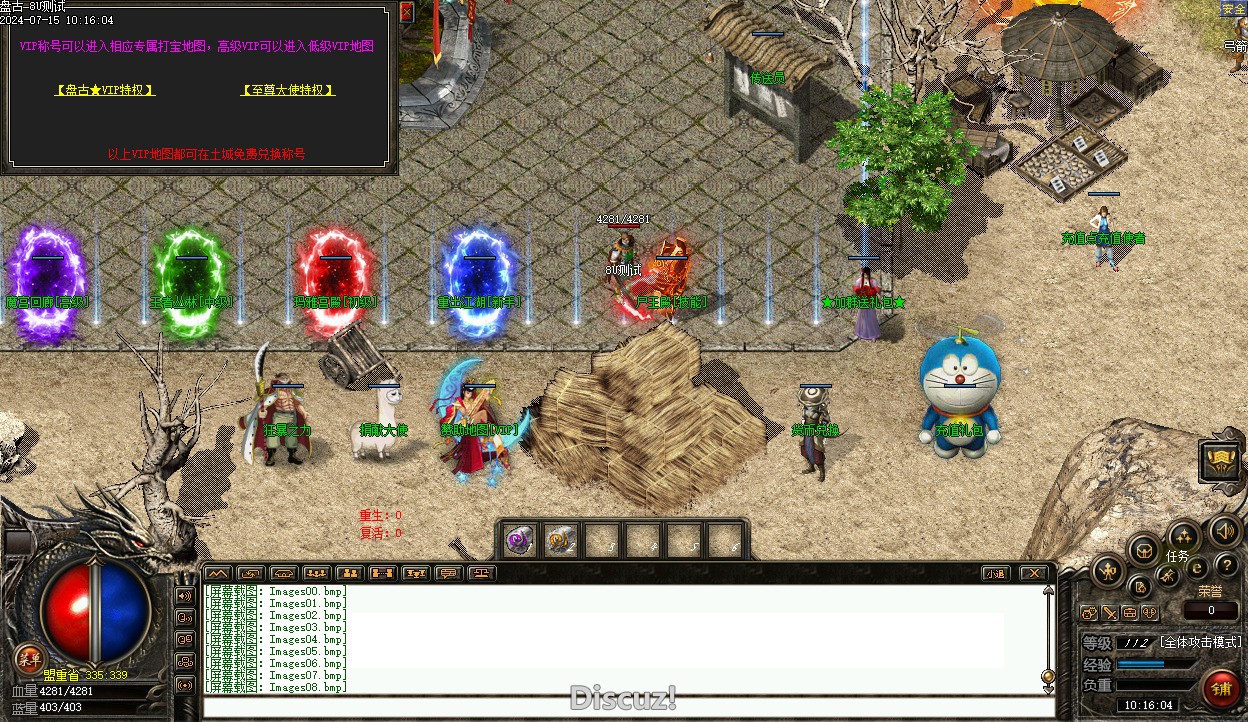Select the mountain-shaped chat toolbar button
Screen dimensions: 1248x722
217,573
